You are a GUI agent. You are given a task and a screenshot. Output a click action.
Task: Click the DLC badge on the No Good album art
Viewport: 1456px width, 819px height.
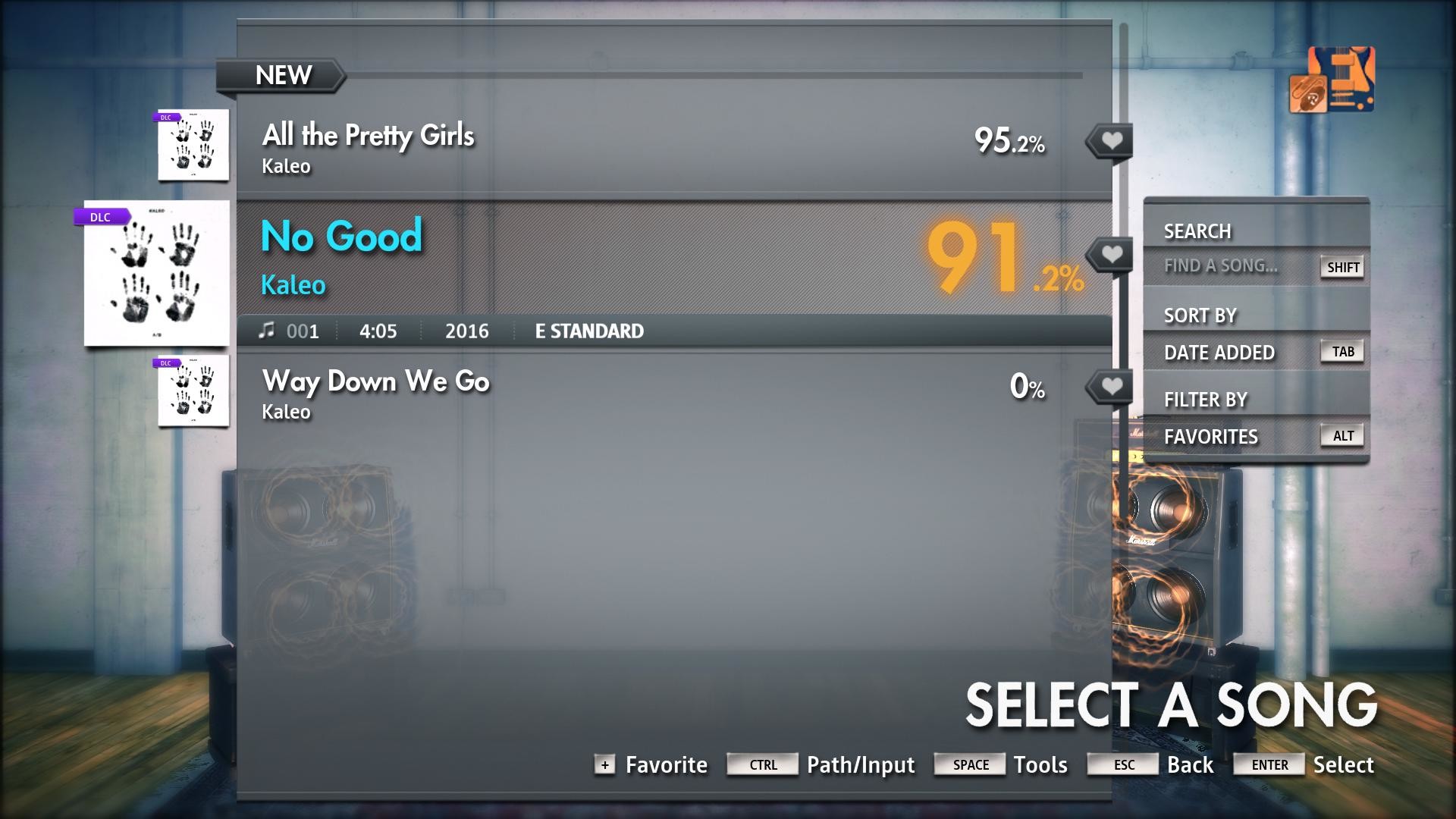click(102, 217)
